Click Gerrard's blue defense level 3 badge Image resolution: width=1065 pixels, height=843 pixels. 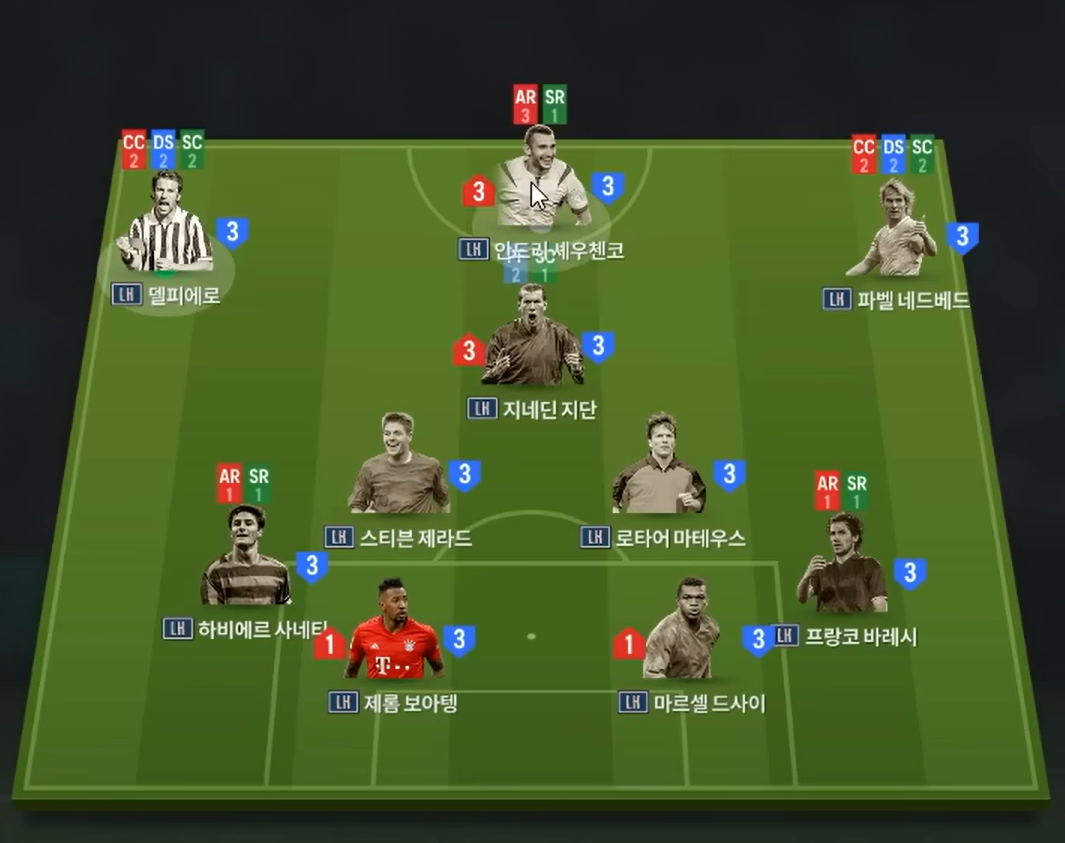pos(464,474)
